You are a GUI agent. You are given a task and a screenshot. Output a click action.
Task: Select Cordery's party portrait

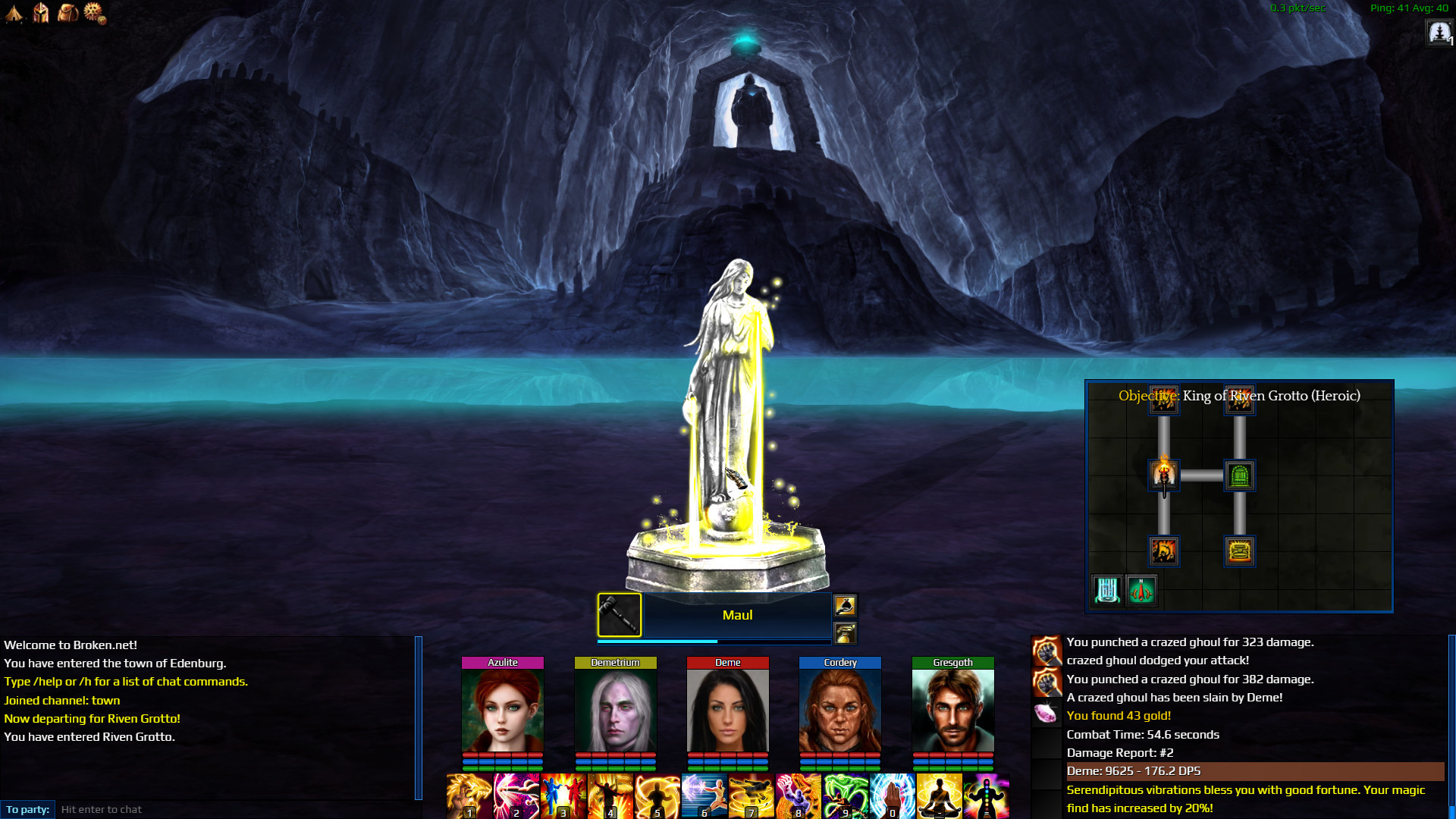tap(839, 710)
